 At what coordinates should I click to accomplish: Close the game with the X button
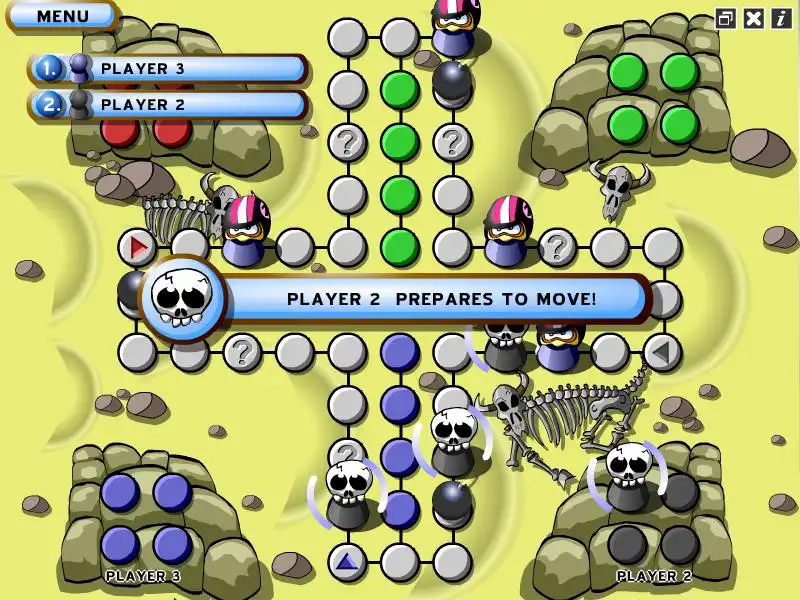754,18
